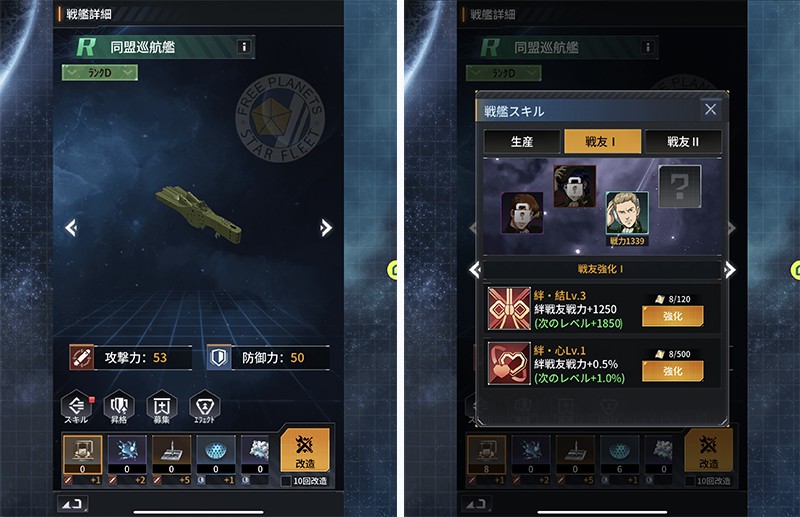Close the 戦艦スキル popup
Viewport: 800px width, 517px height.
click(x=710, y=110)
